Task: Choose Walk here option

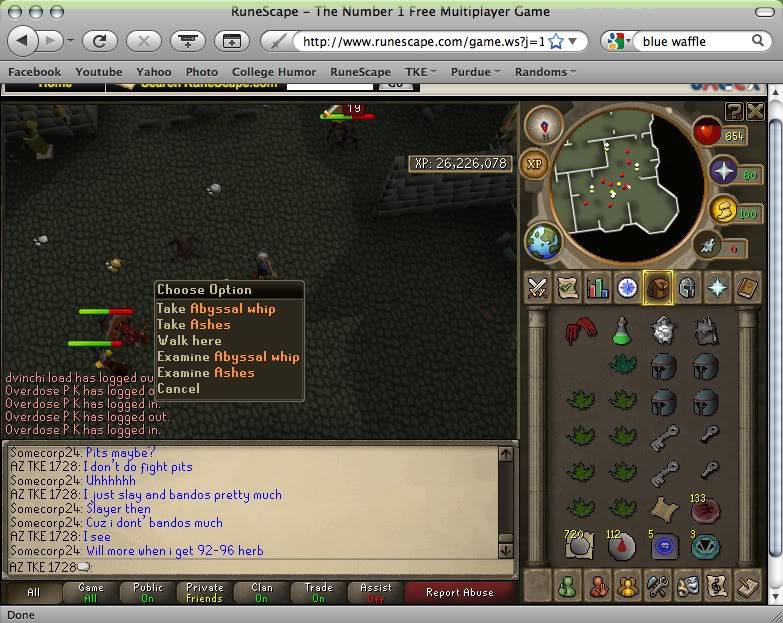Action: pyautogui.click(x=189, y=341)
